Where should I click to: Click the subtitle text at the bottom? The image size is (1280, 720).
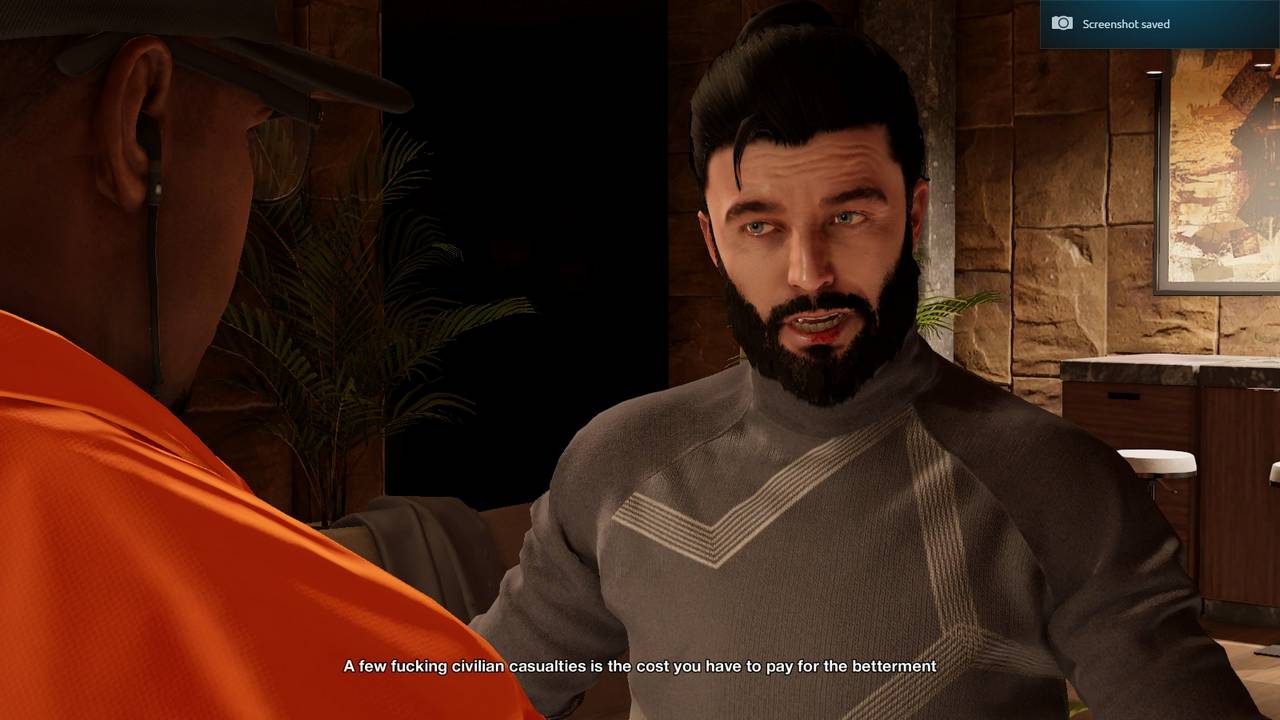point(640,666)
